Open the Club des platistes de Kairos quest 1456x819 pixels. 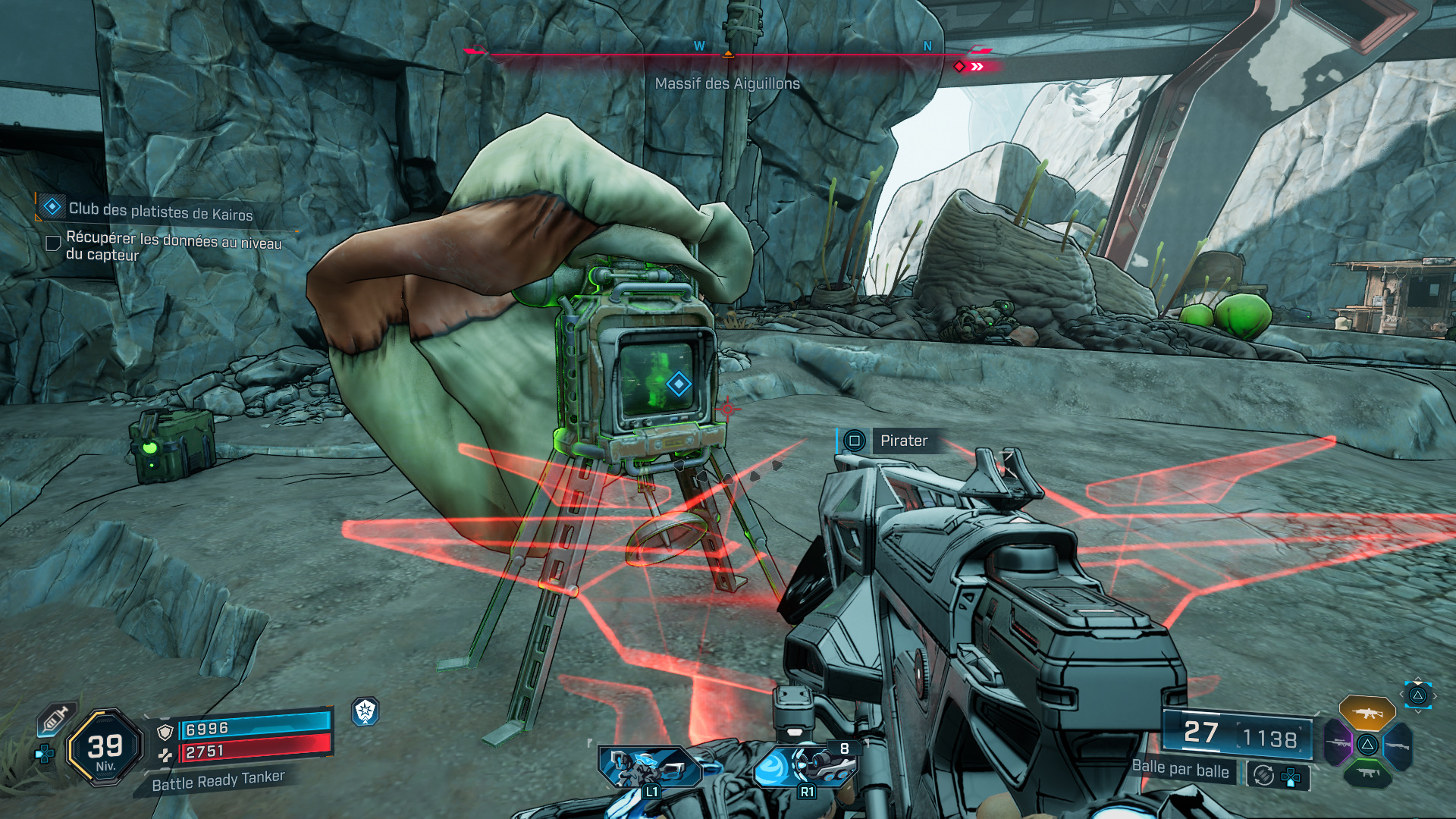point(160,211)
